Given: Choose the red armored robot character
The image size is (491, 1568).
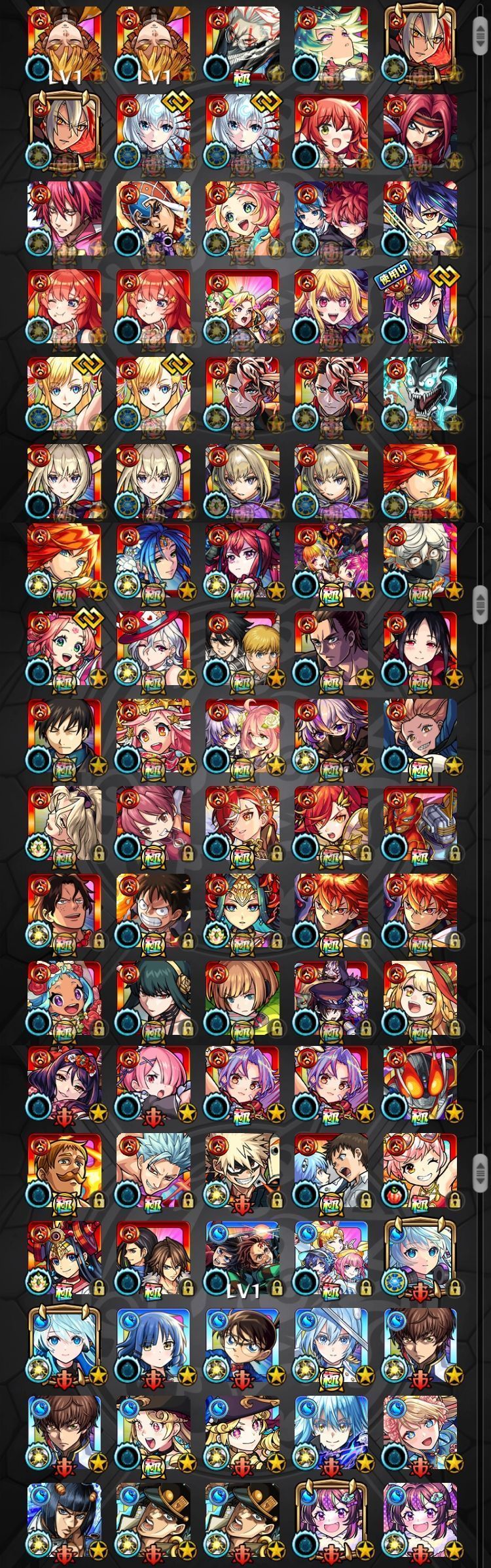Looking at the screenshot, I should (420, 823).
